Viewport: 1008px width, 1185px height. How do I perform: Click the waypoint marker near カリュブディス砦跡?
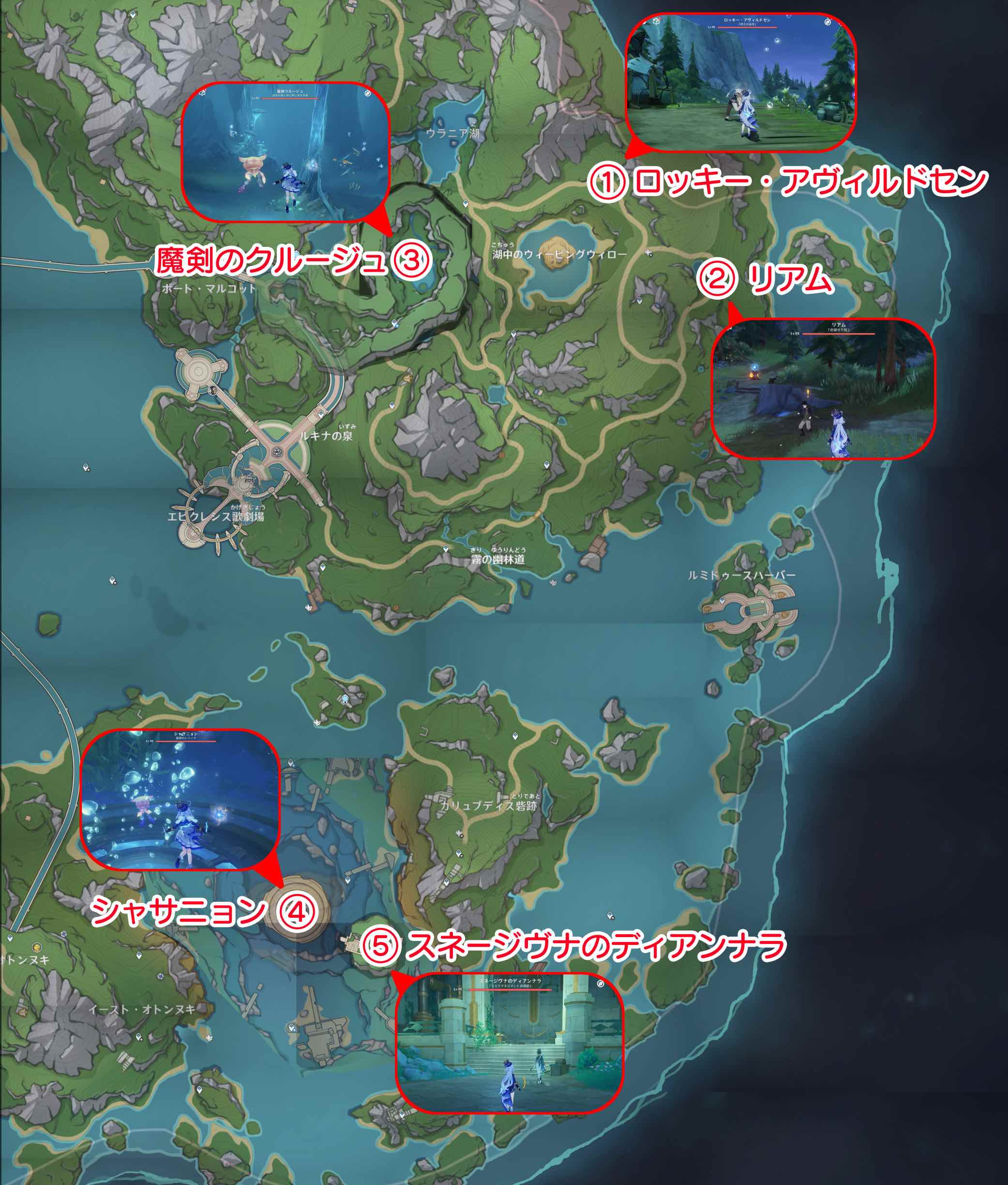coord(459,853)
